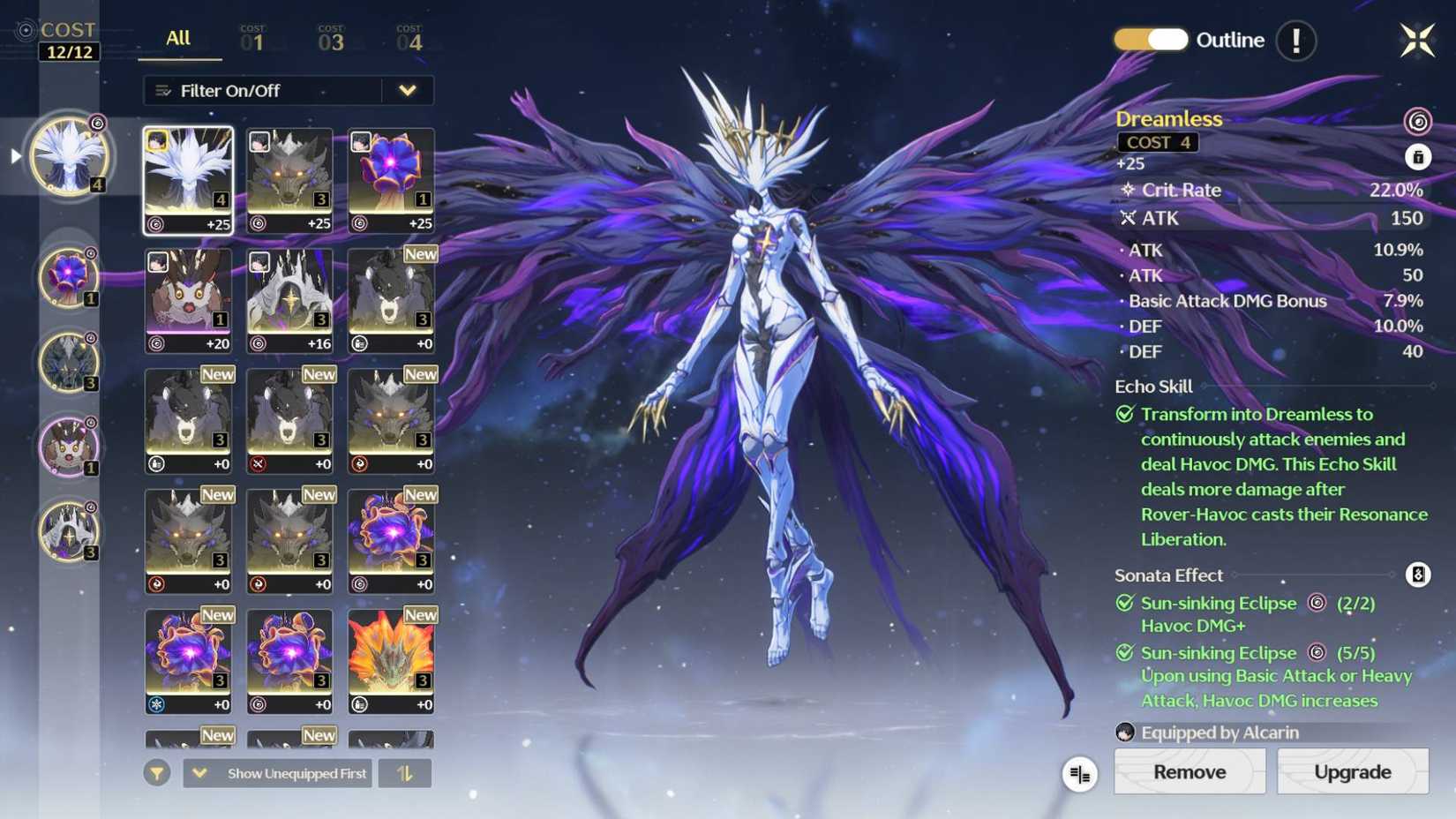Remove the equipped Dreamless echo
1456x819 pixels.
(x=1189, y=771)
